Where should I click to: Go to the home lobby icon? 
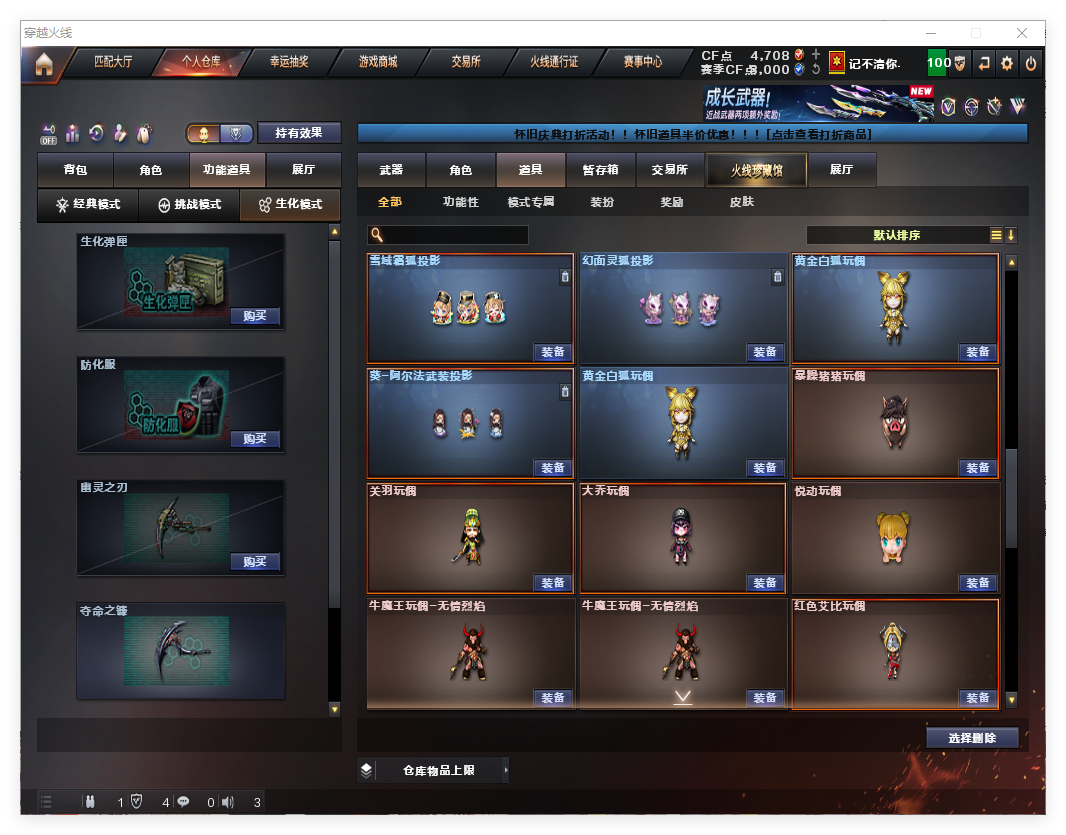[x=43, y=64]
